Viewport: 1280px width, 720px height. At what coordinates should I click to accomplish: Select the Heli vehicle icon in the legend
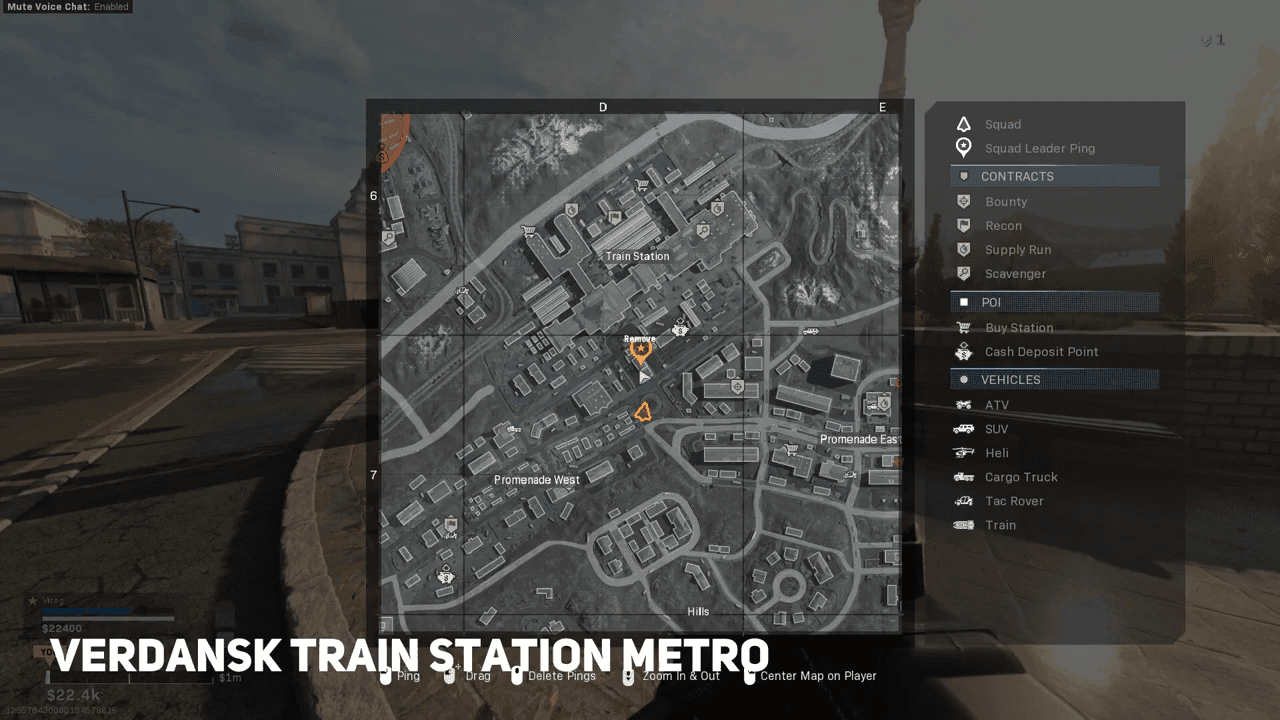(x=961, y=453)
